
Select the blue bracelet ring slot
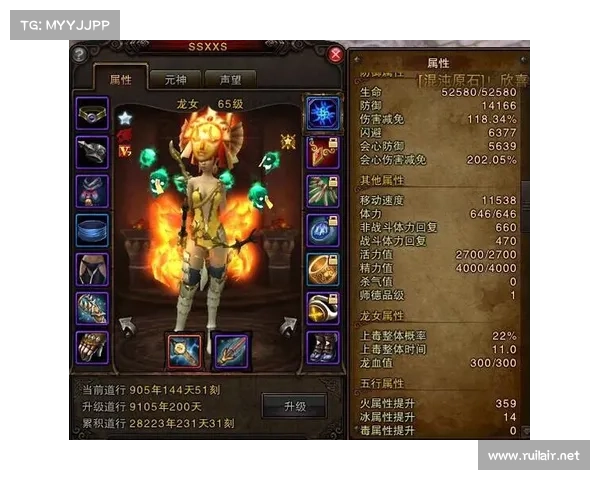(92, 228)
